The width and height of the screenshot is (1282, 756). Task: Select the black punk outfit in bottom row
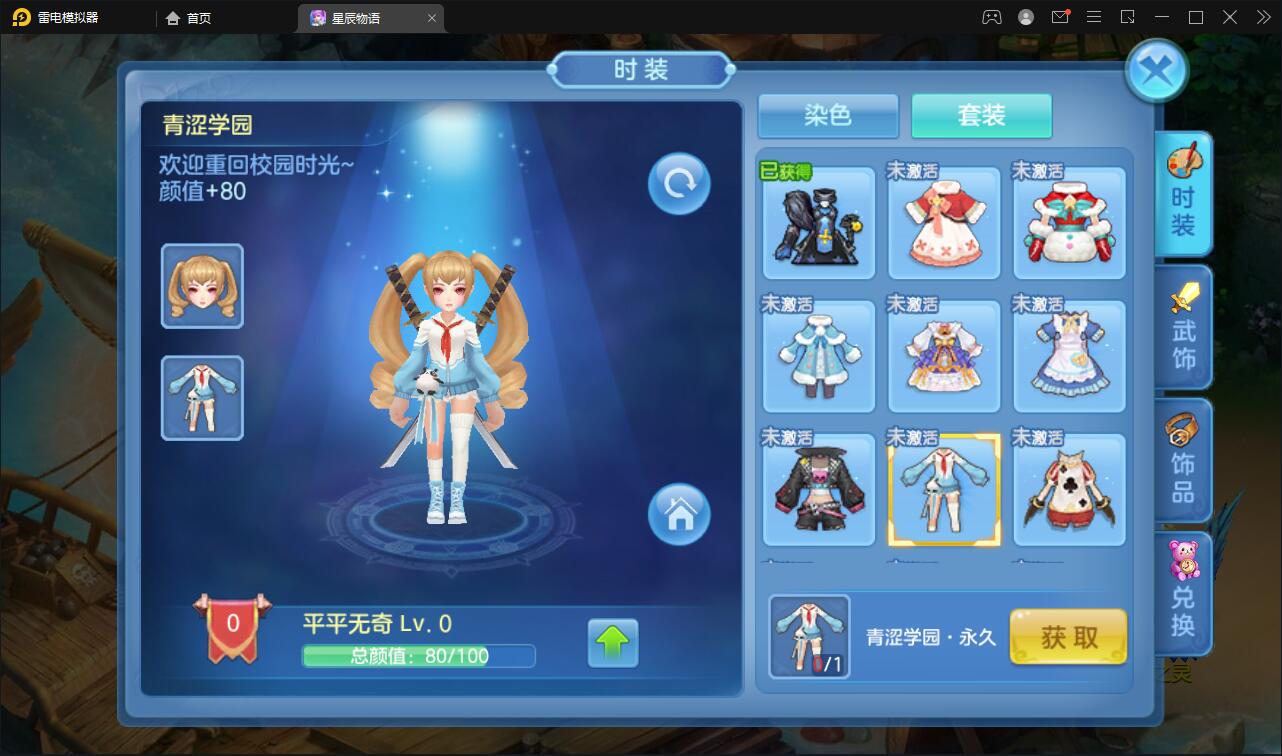818,489
